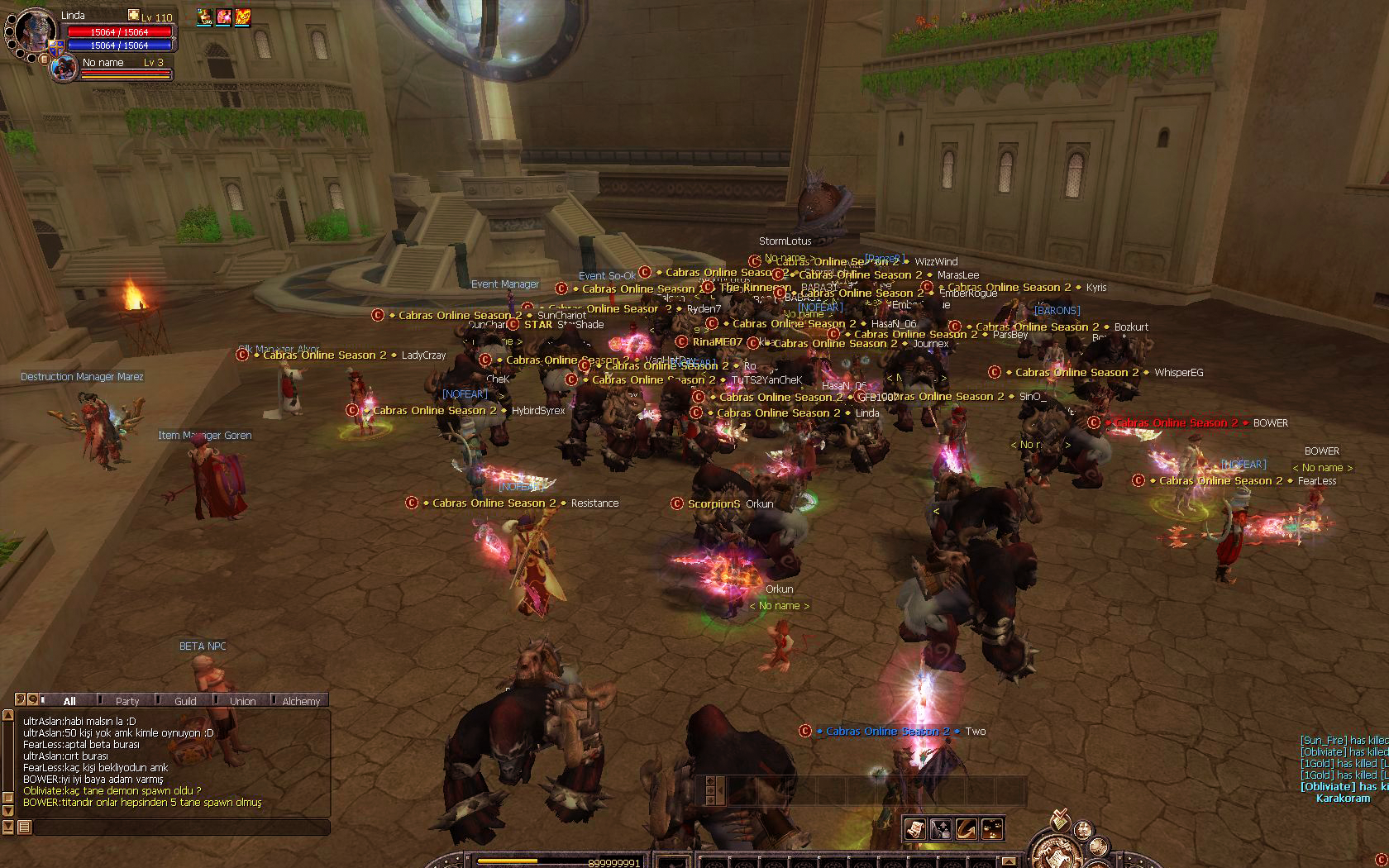Open the chat list button left of input

pyautogui.click(x=24, y=827)
